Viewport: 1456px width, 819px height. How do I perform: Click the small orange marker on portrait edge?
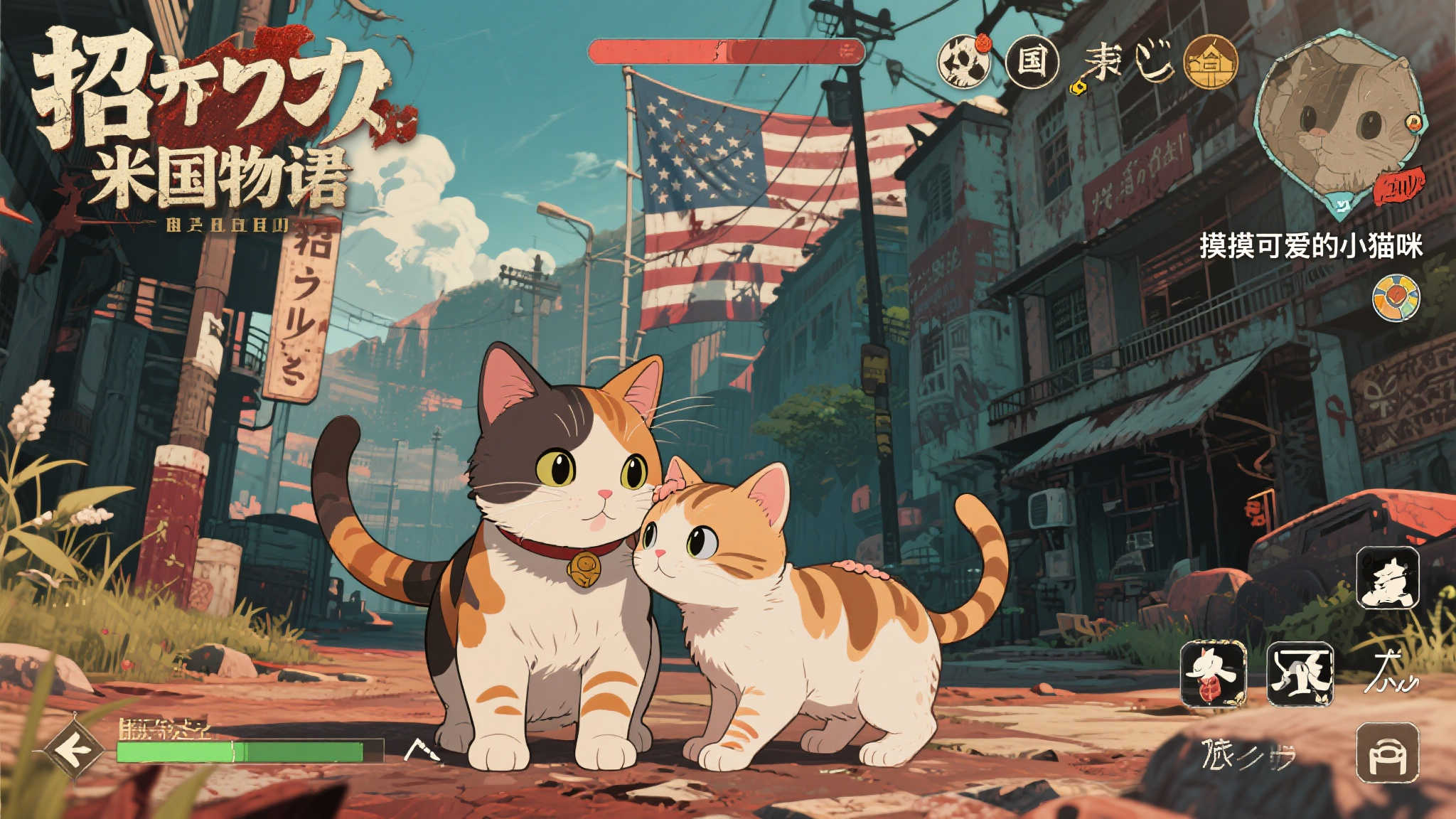click(x=1413, y=123)
